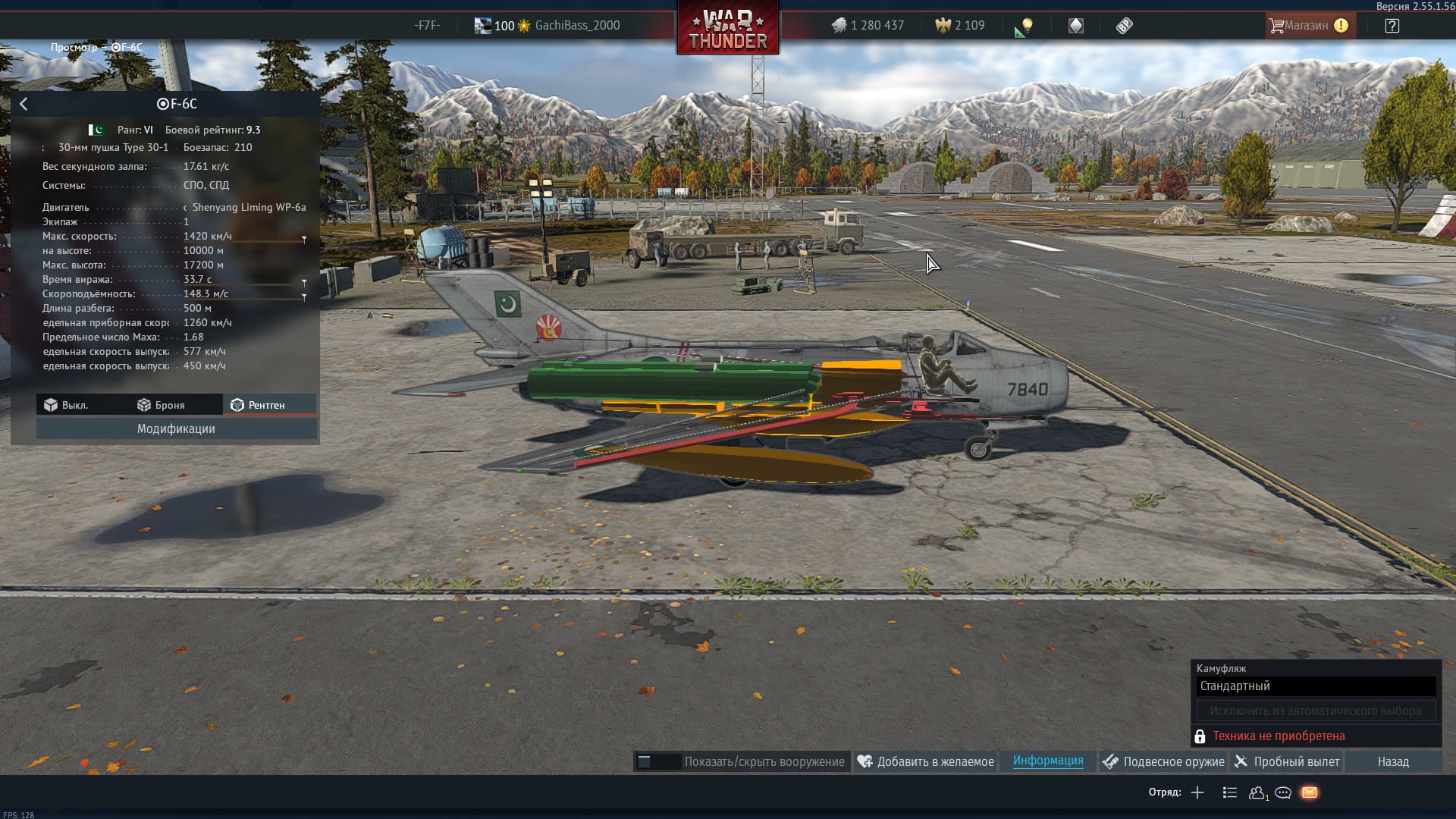
Task: Go back using the arrow next to F-6C
Action: click(x=24, y=104)
